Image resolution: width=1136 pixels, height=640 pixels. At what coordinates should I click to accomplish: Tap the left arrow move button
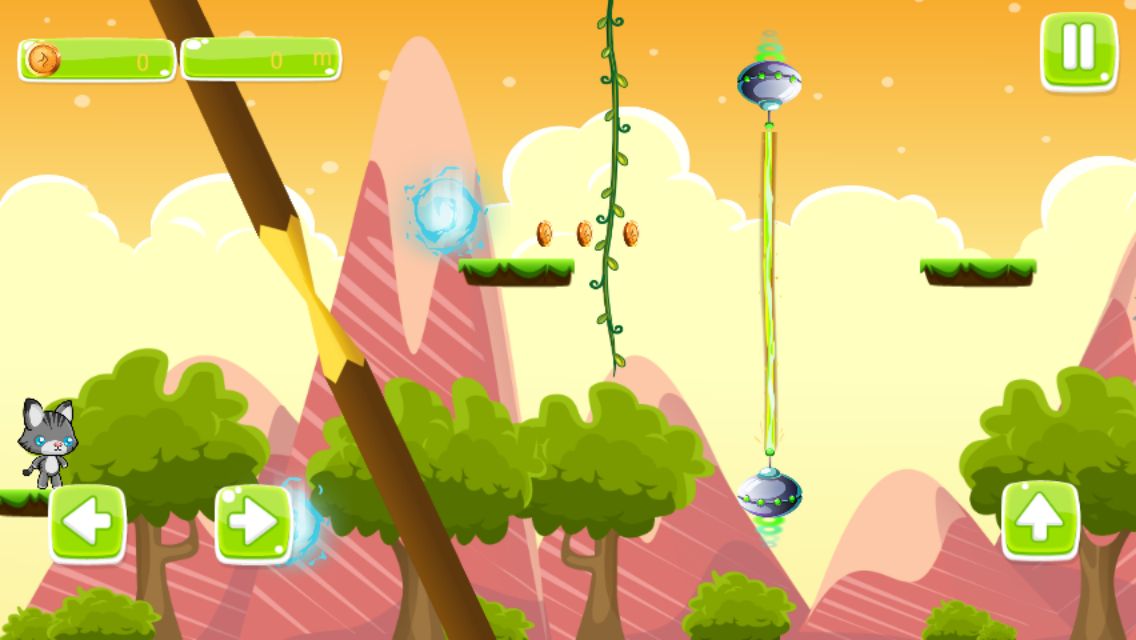[87, 522]
